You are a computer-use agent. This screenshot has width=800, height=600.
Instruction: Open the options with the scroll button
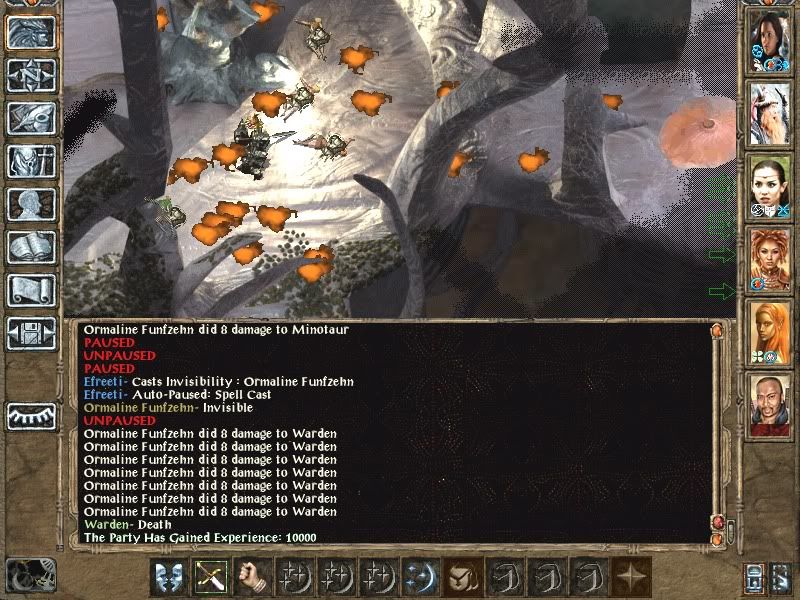[x=31, y=290]
